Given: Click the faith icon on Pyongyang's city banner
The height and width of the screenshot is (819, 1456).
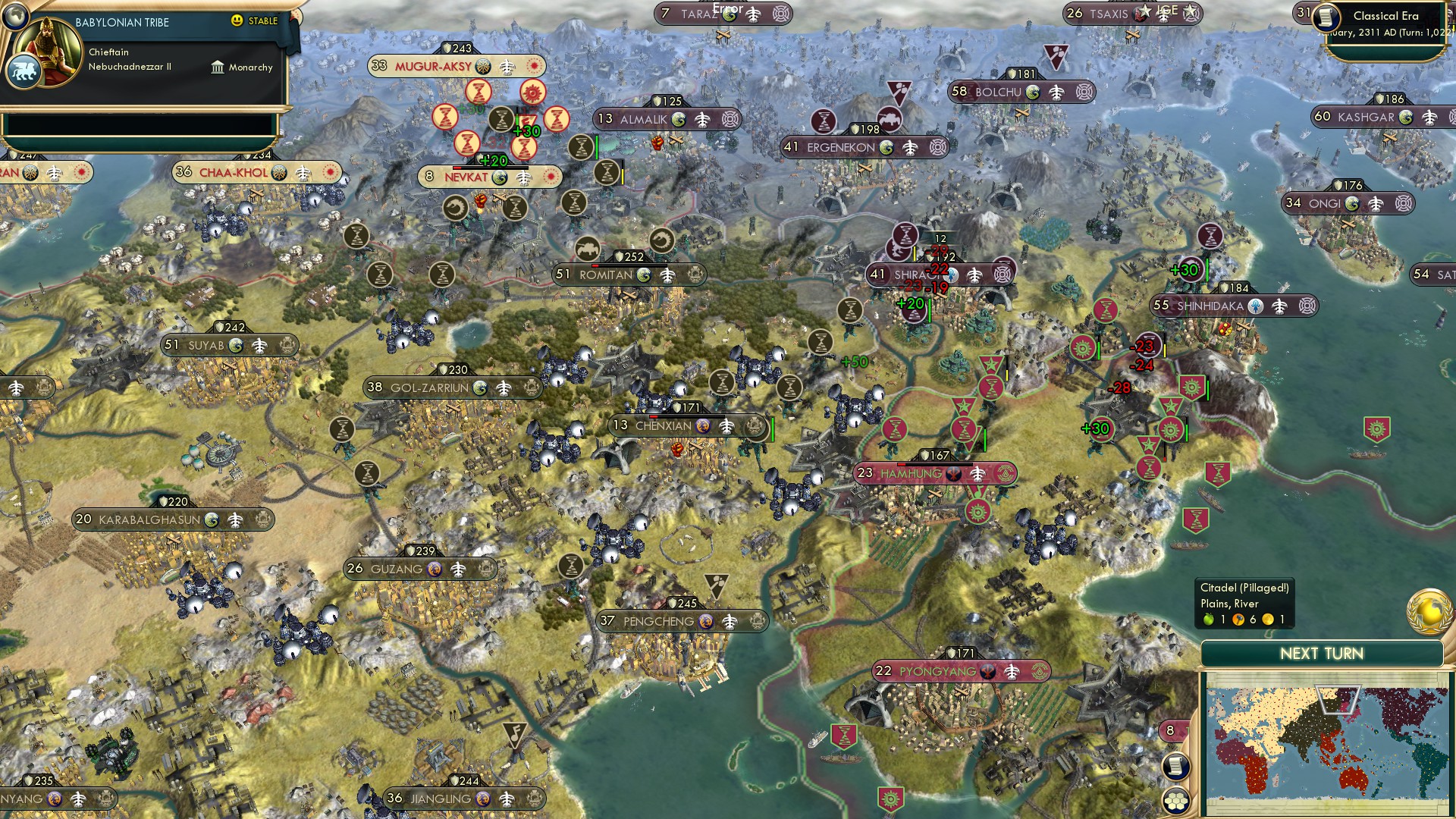Looking at the screenshot, I should (987, 671).
